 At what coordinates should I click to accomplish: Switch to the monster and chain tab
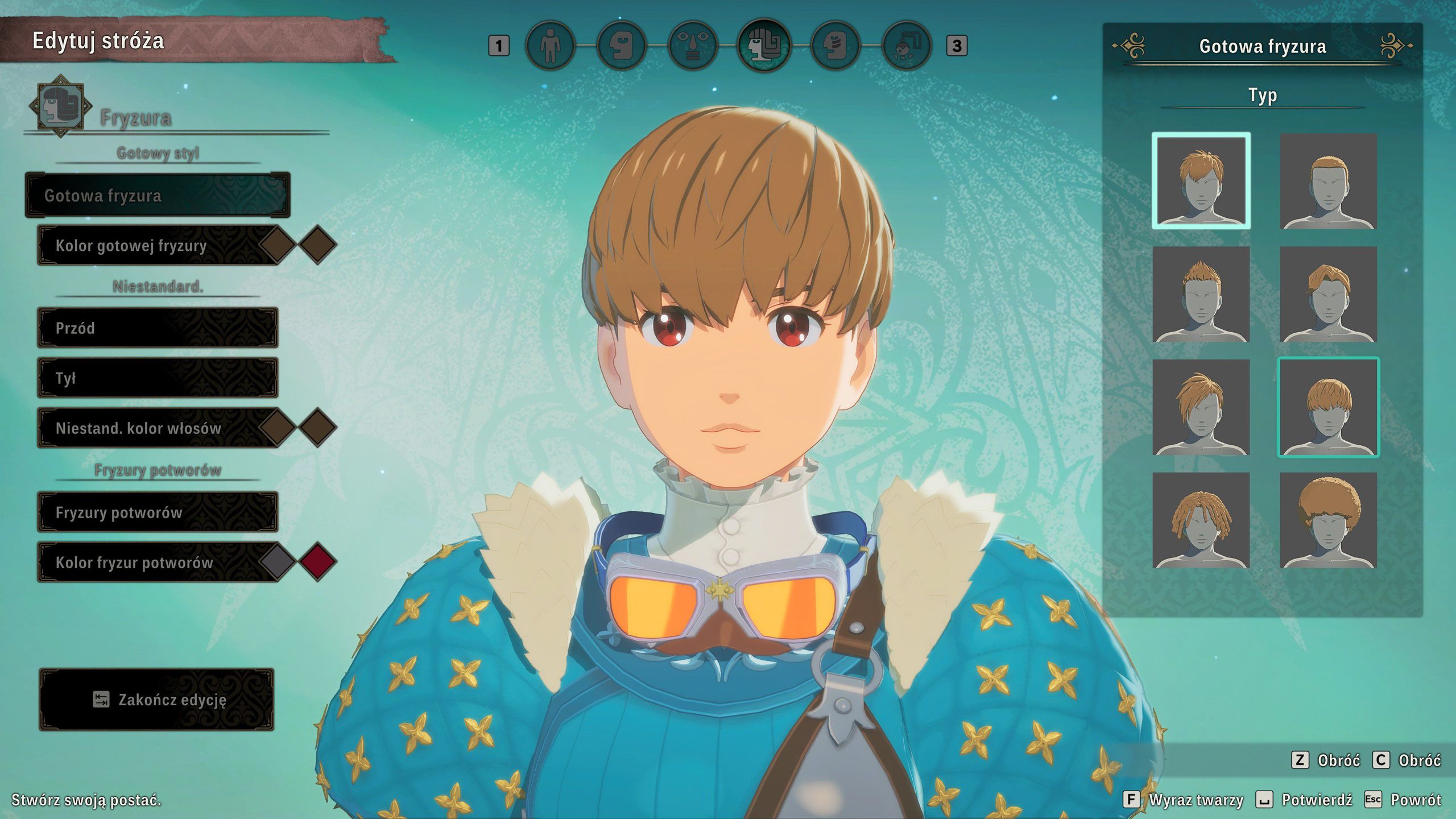906,45
